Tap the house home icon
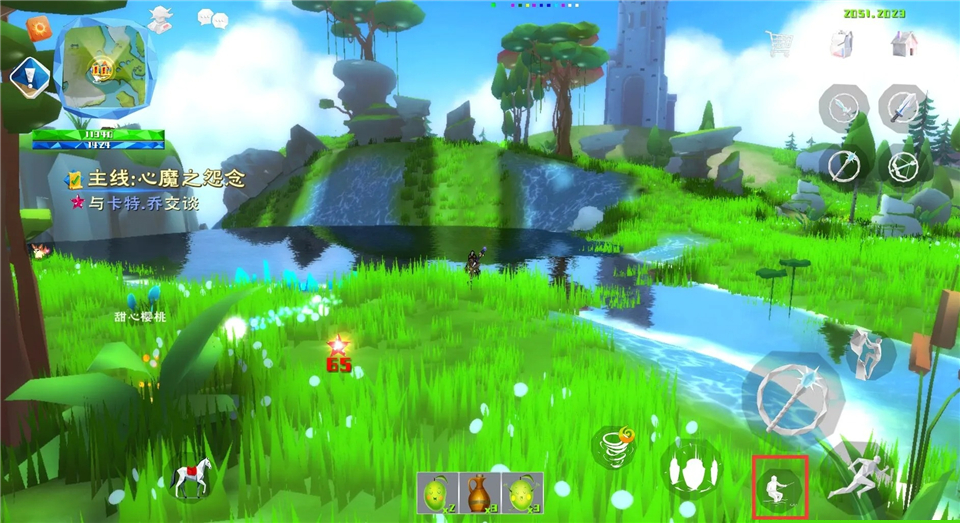Image resolution: width=960 pixels, height=523 pixels. tap(903, 43)
